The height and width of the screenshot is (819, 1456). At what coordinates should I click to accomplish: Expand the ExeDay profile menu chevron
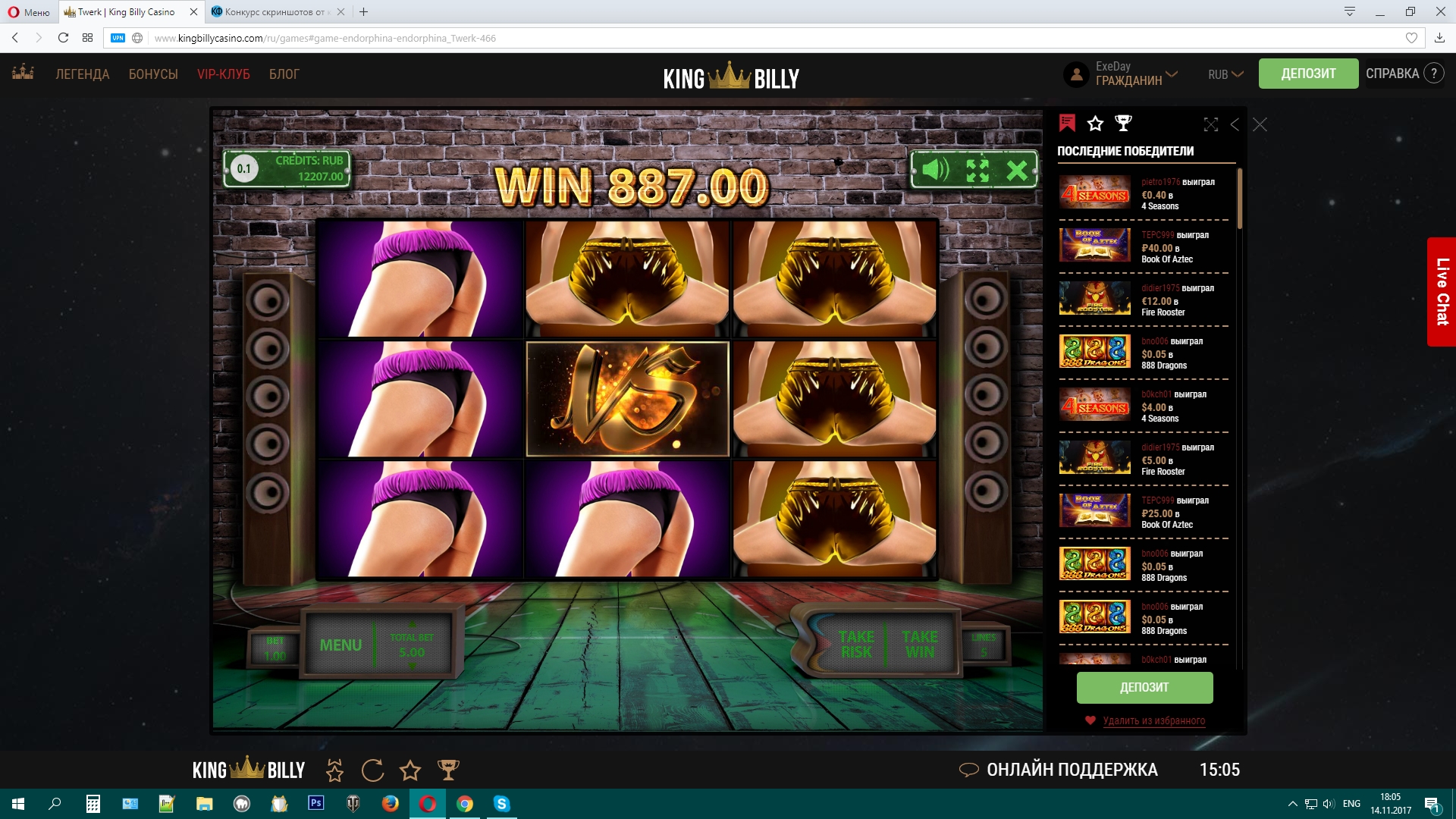click(x=1171, y=74)
